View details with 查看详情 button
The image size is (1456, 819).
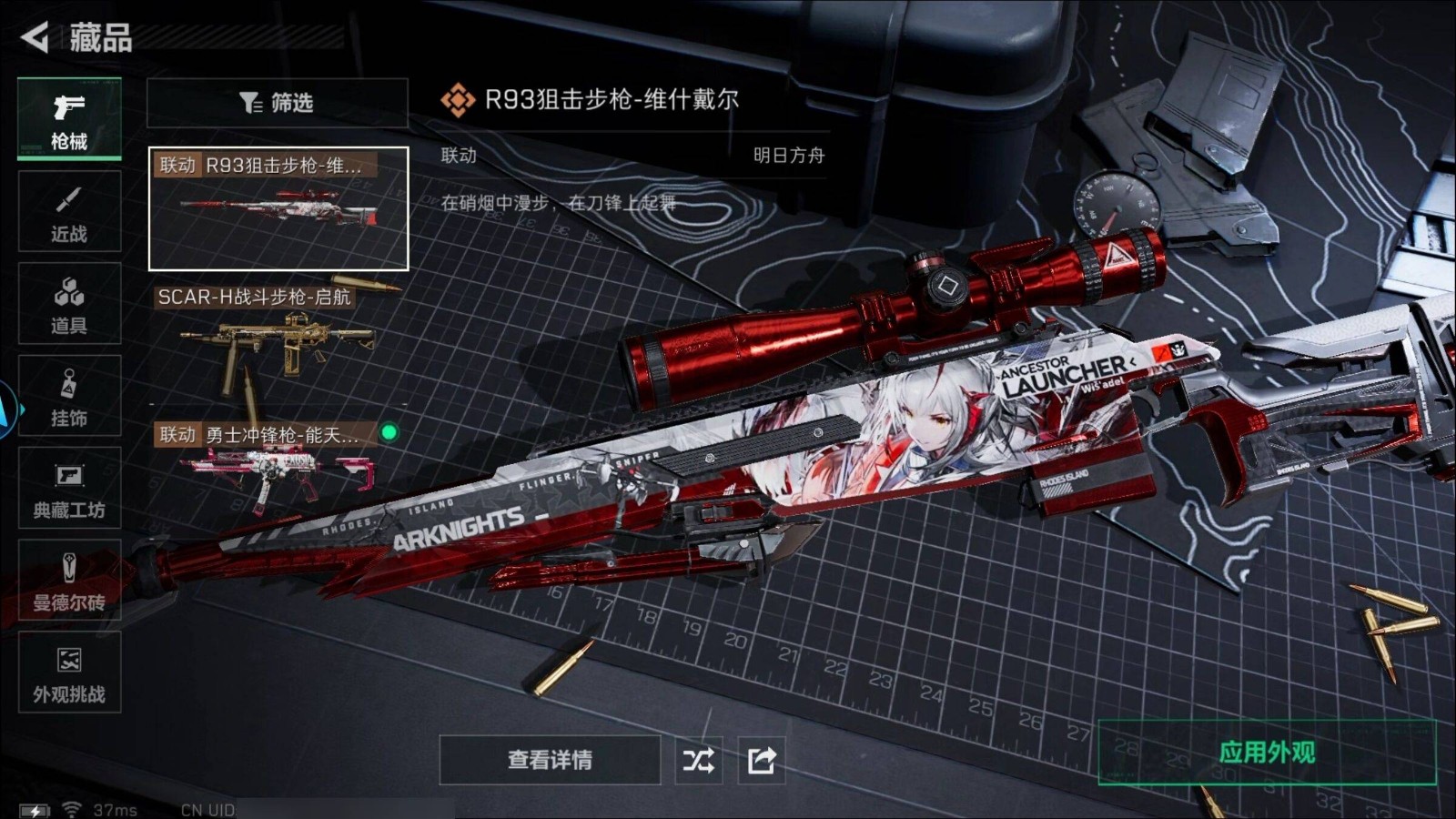coord(550,760)
